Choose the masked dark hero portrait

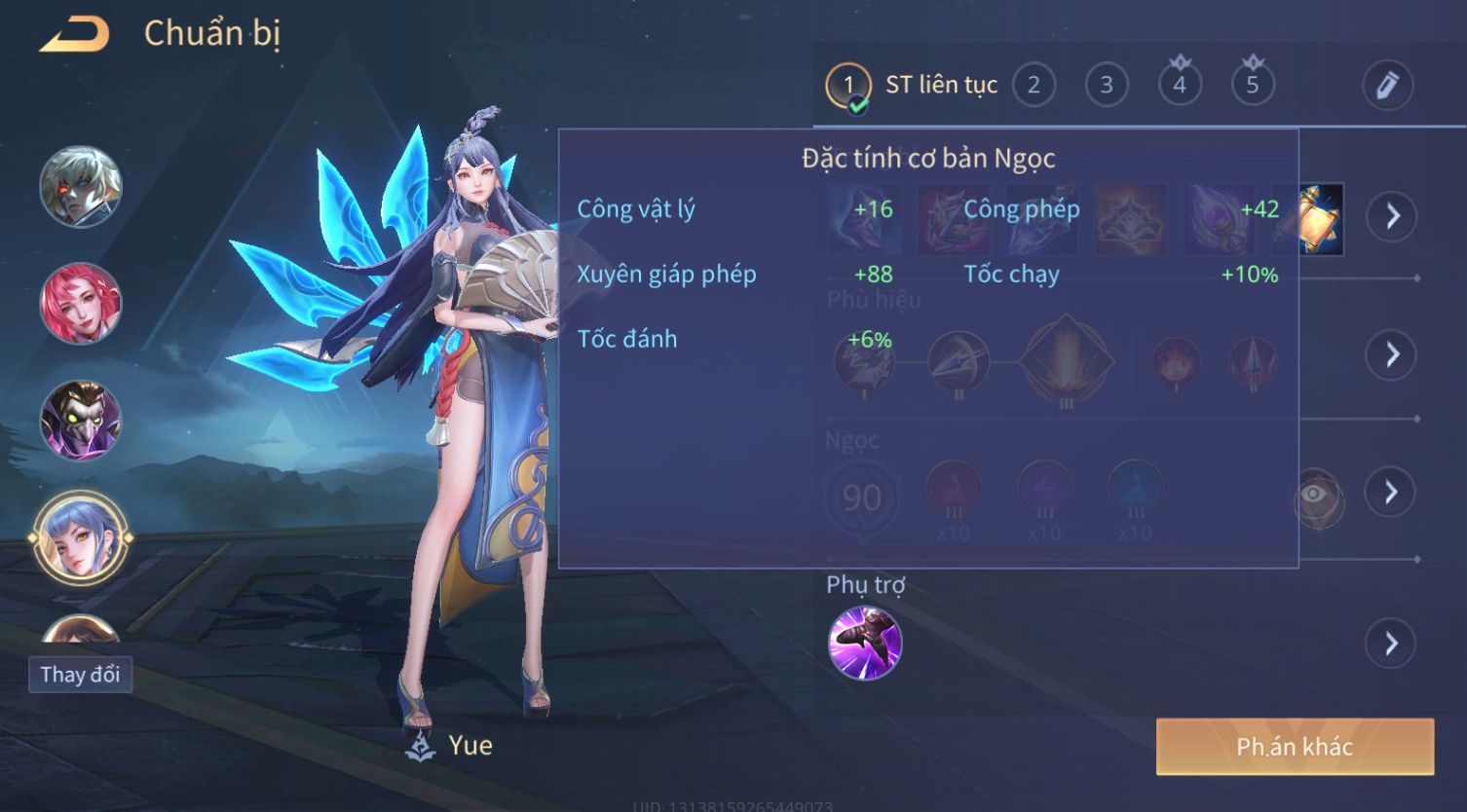pos(81,421)
